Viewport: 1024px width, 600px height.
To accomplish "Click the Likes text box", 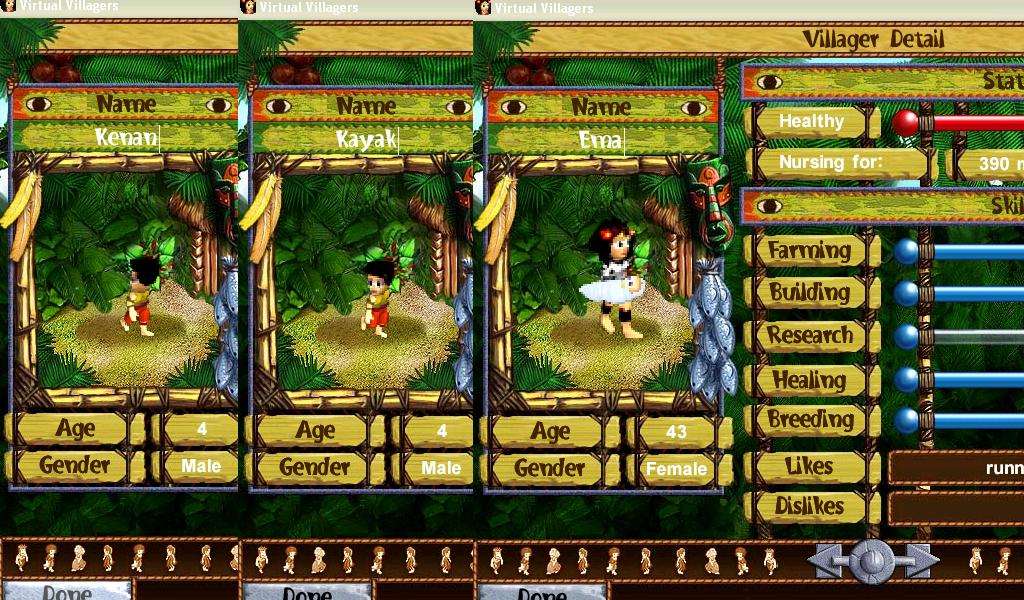I will [x=955, y=467].
